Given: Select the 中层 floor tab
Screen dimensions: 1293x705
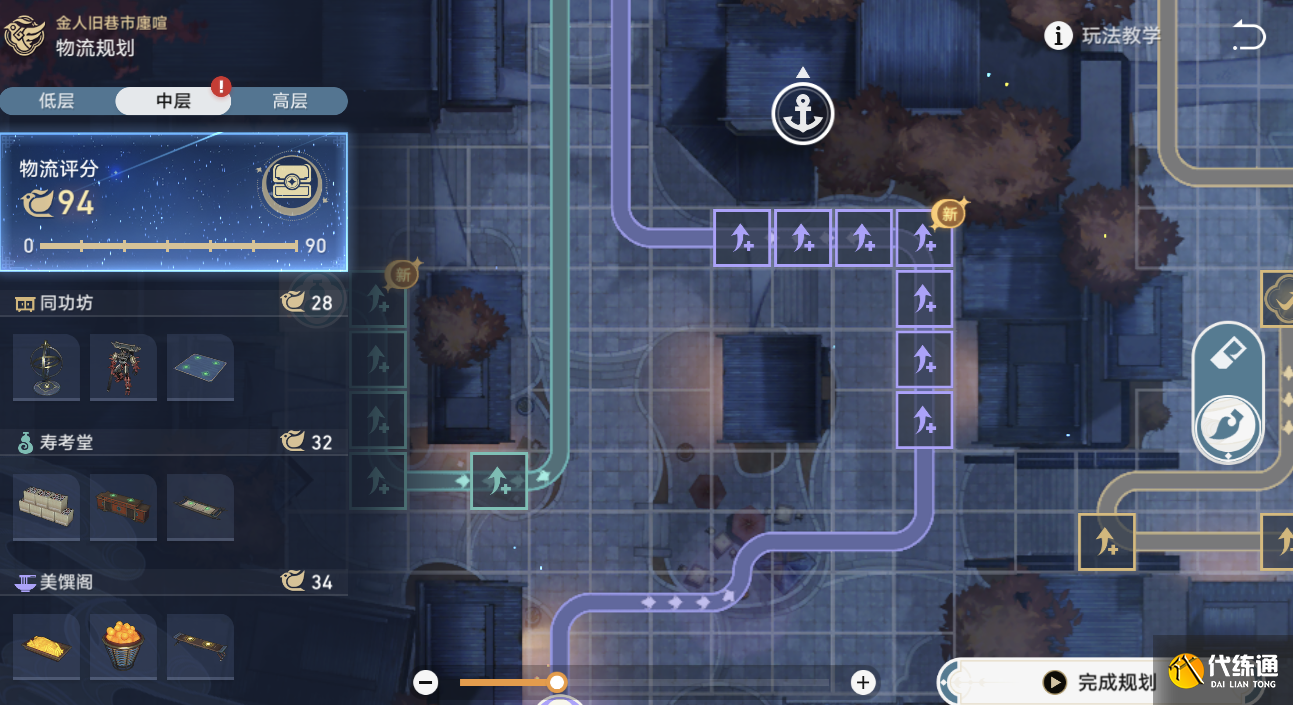Looking at the screenshot, I should click(173, 101).
